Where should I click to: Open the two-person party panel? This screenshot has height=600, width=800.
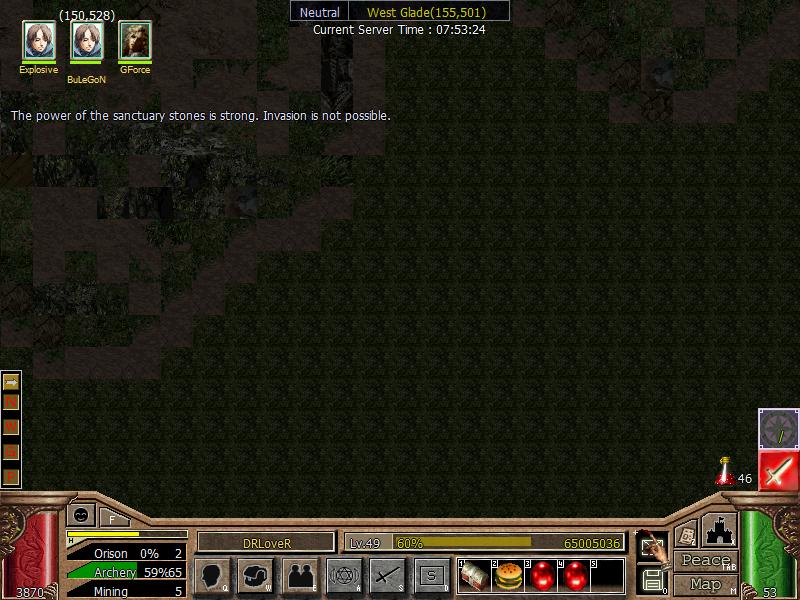(300, 576)
